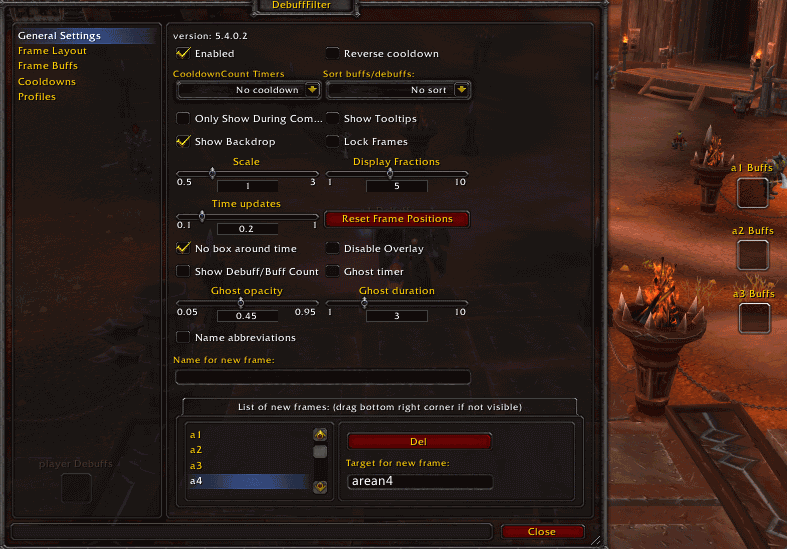
Task: Delete the selected frame with Del
Action: click(x=419, y=441)
